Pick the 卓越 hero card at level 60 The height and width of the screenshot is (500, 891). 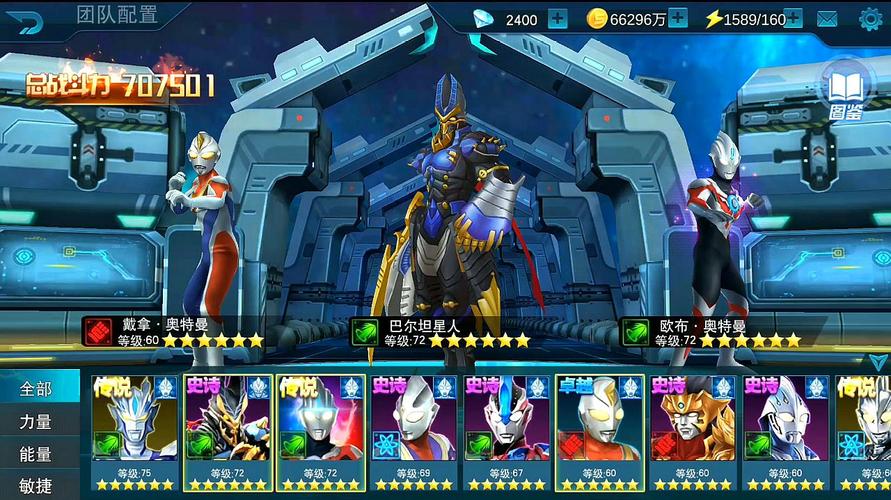[600, 432]
